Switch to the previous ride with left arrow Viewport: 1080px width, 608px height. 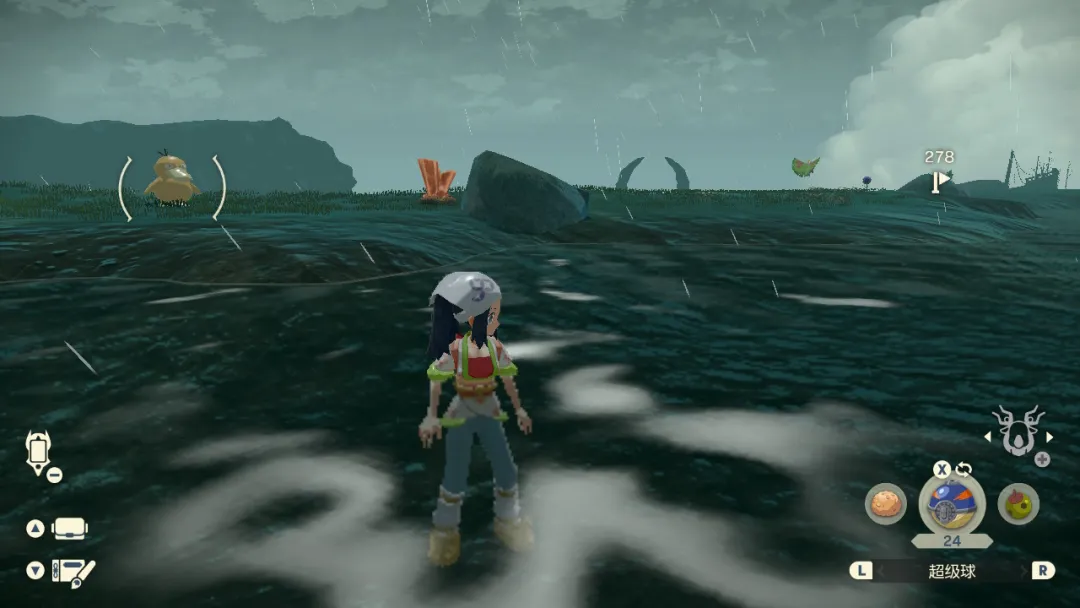tap(988, 437)
